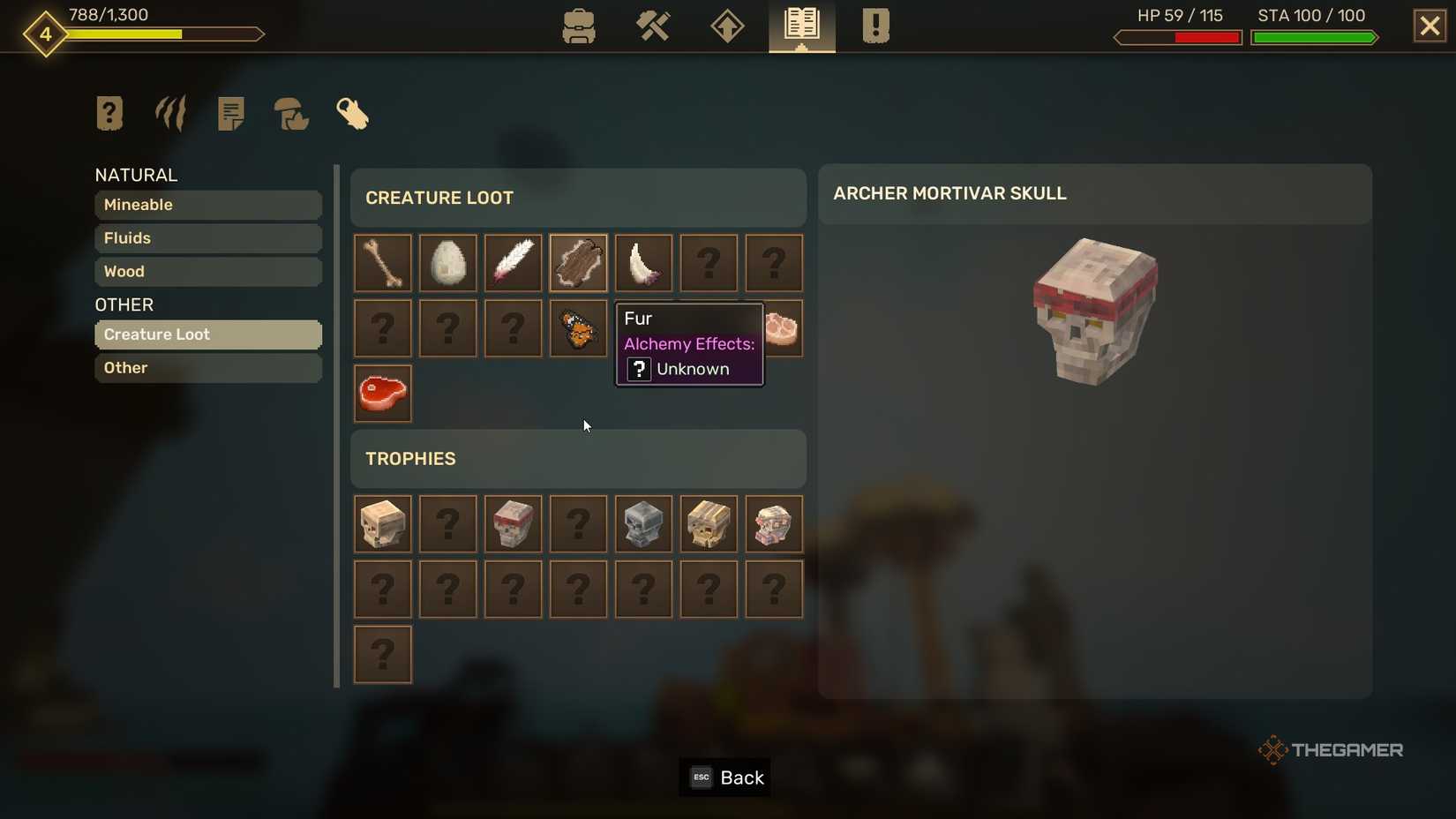
Task: Select the codex book icon
Action: tap(800, 26)
